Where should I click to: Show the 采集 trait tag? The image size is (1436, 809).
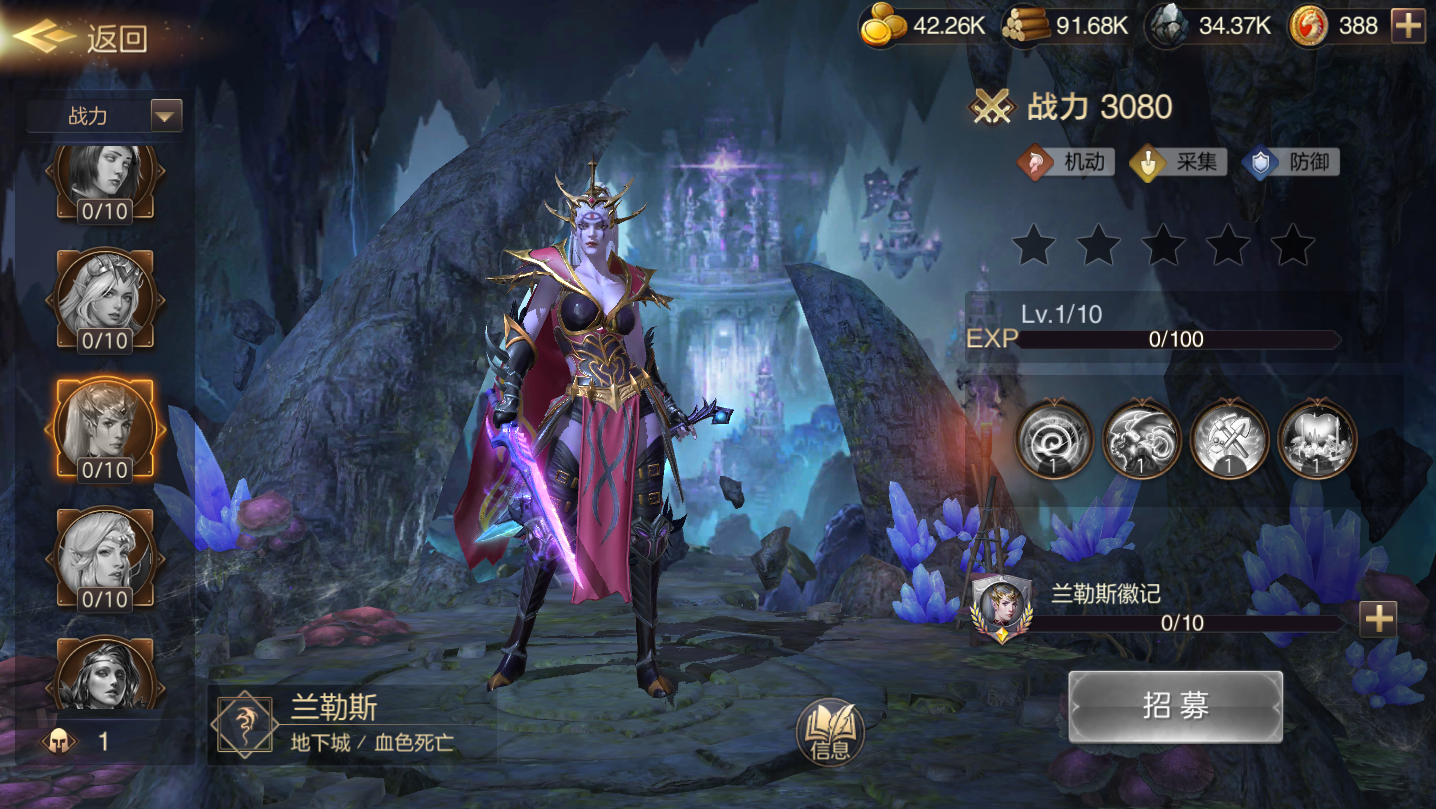click(1178, 162)
